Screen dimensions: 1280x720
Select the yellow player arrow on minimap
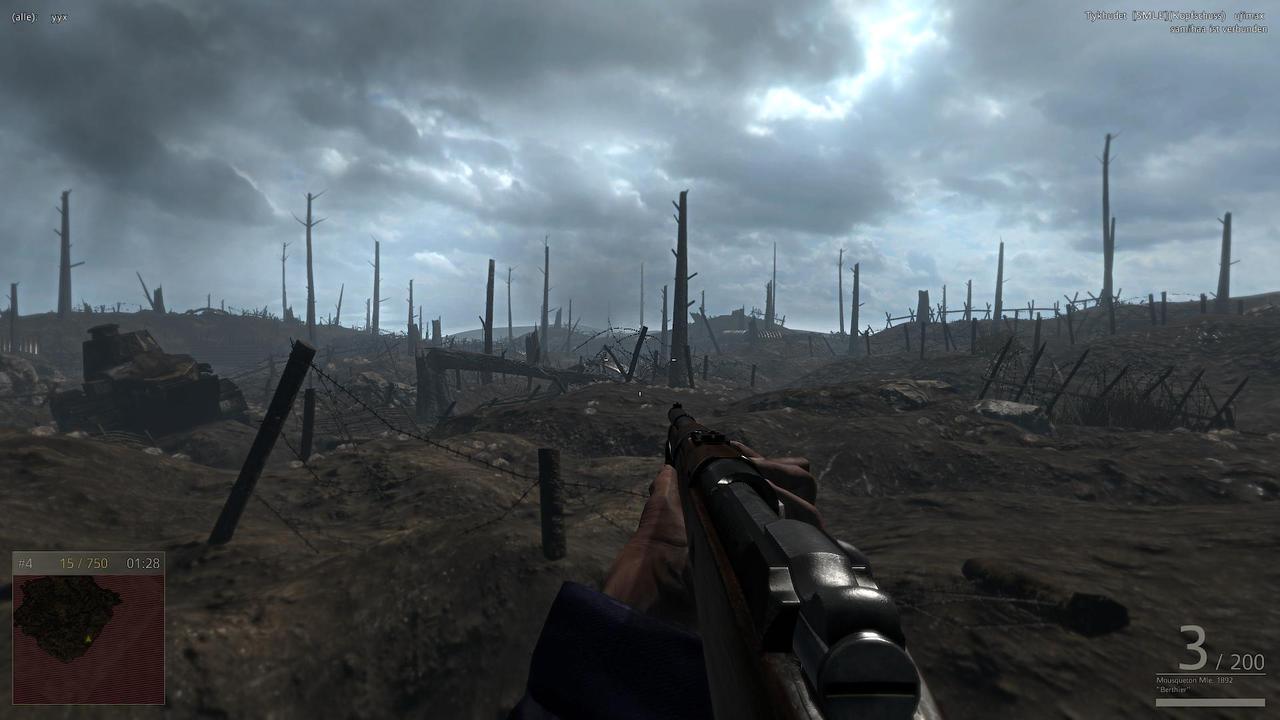pyautogui.click(x=89, y=639)
